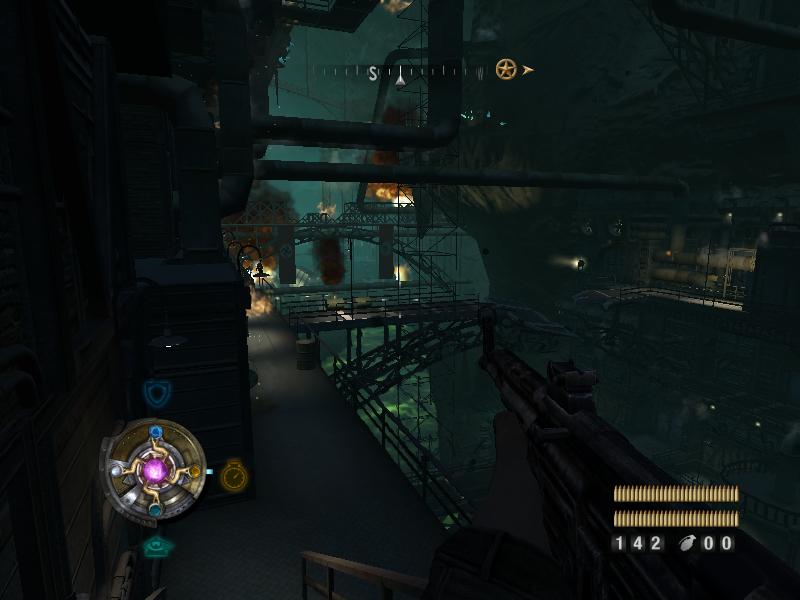
Task: Select the gold star objective marker
Action: click(506, 69)
